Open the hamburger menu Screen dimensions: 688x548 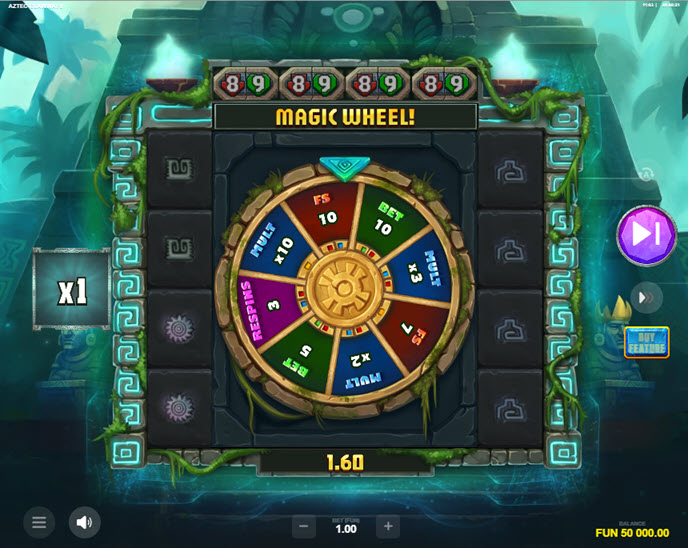[x=39, y=522]
